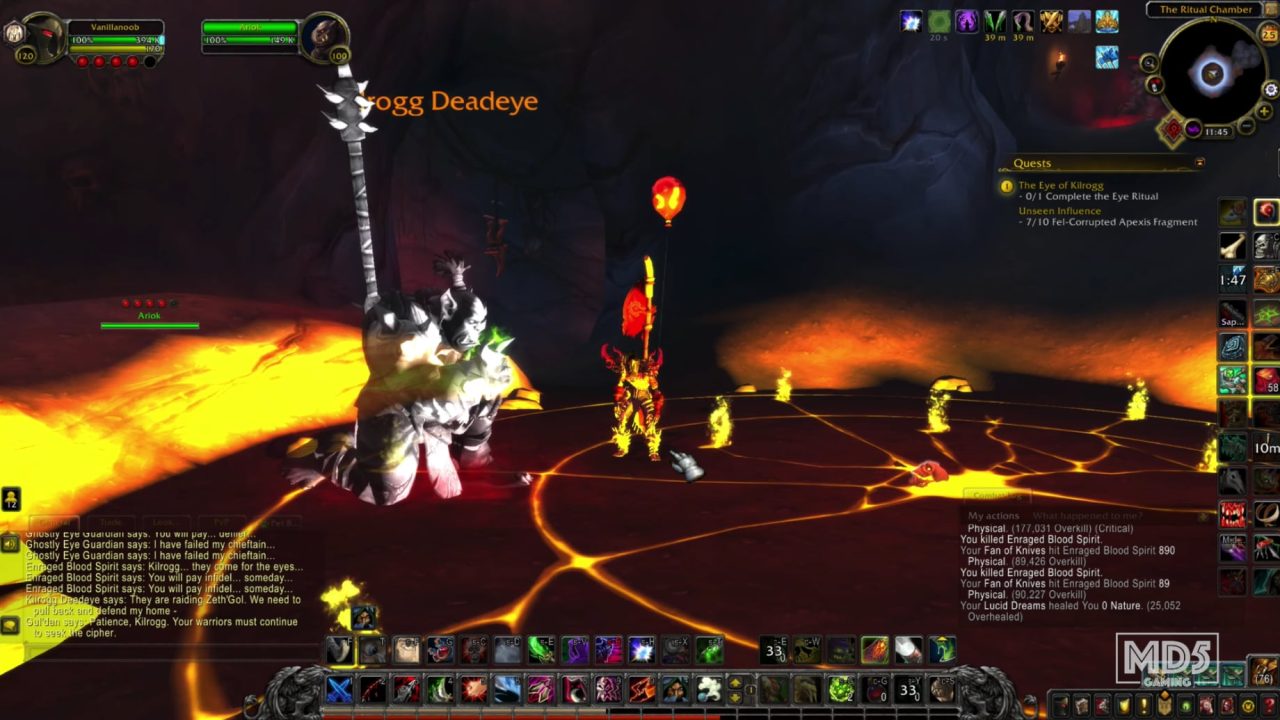
Task: Open the "Unseen Influence" quest in the tracker
Action: [1063, 212]
